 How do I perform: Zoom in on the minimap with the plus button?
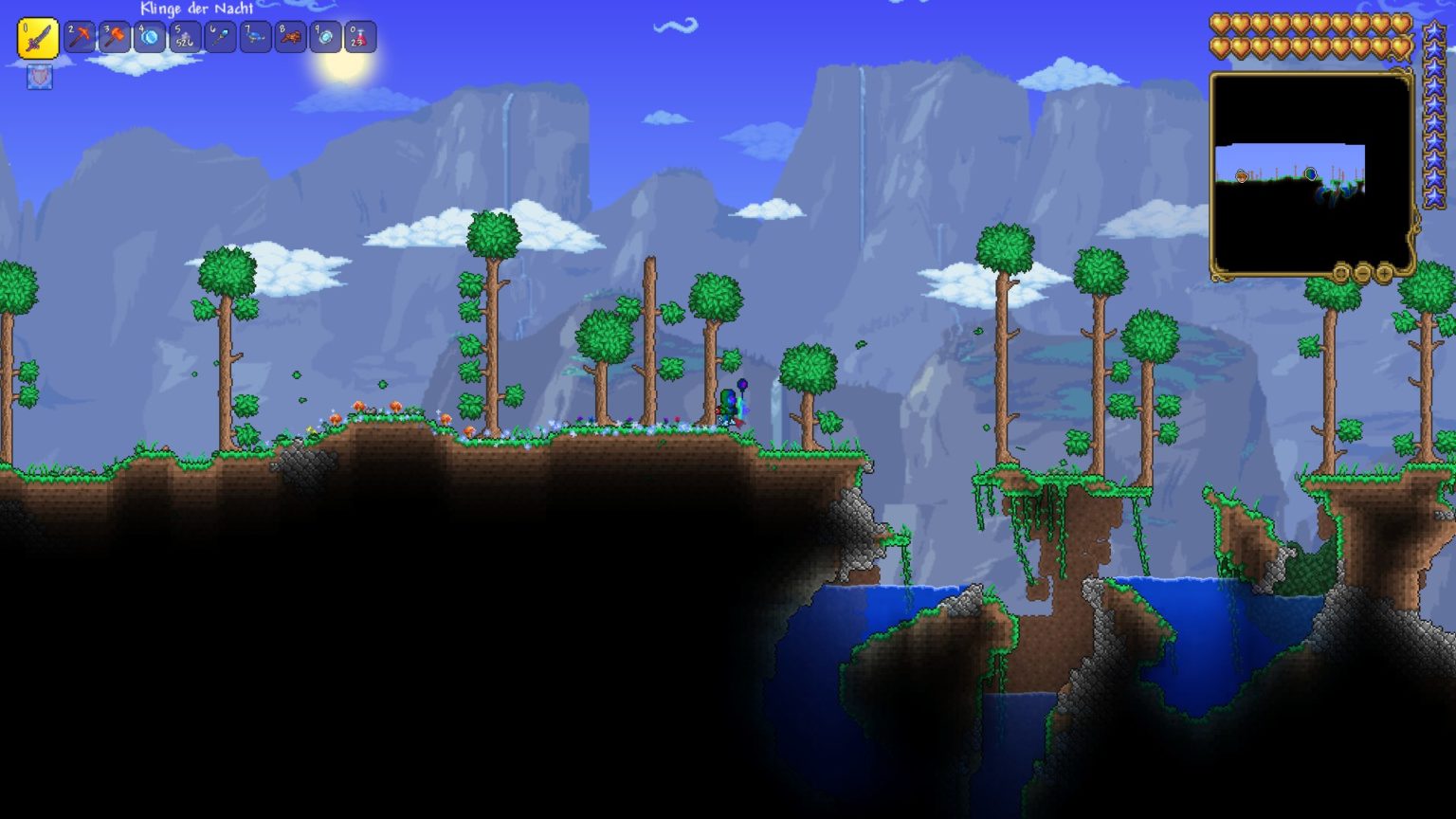pos(1386,273)
